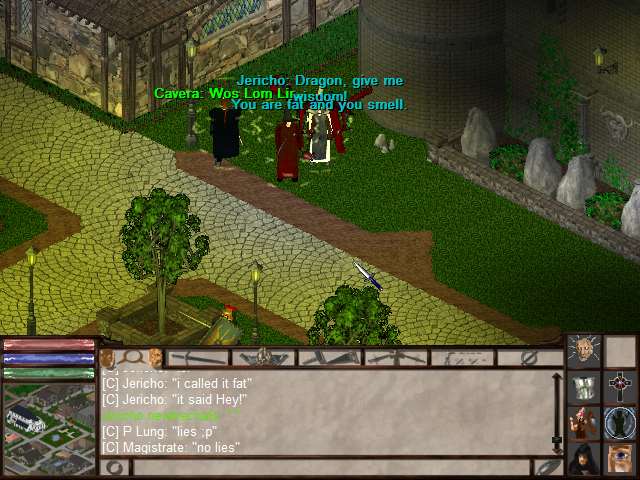Click the feather quill send button
This screenshot has width=640, height=480.
(548, 467)
